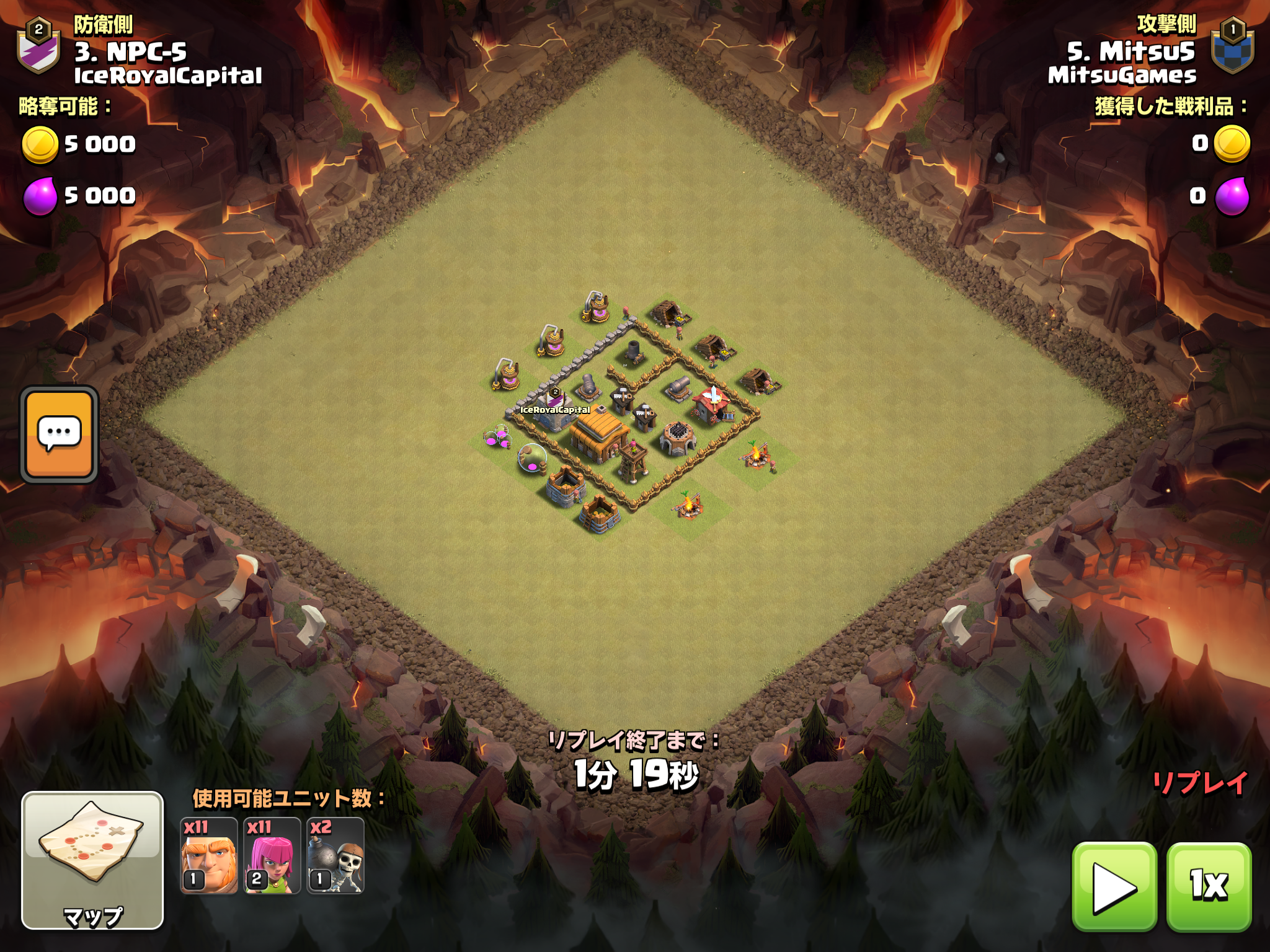Change replay speed with the 1x button
Viewport: 1270px width, 952px height.
pos(1209,886)
